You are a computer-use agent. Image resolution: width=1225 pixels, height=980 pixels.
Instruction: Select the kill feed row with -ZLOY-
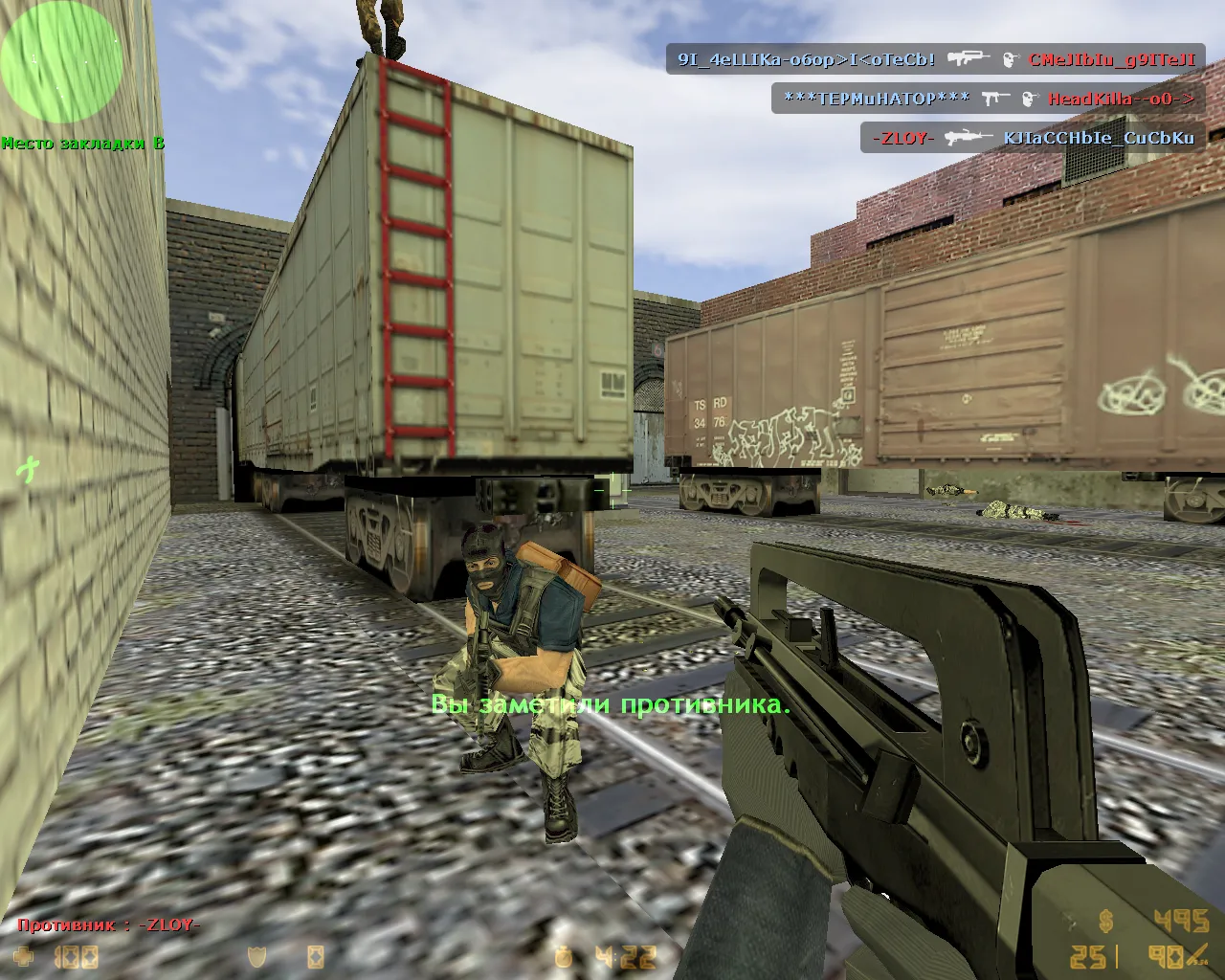[1033, 138]
